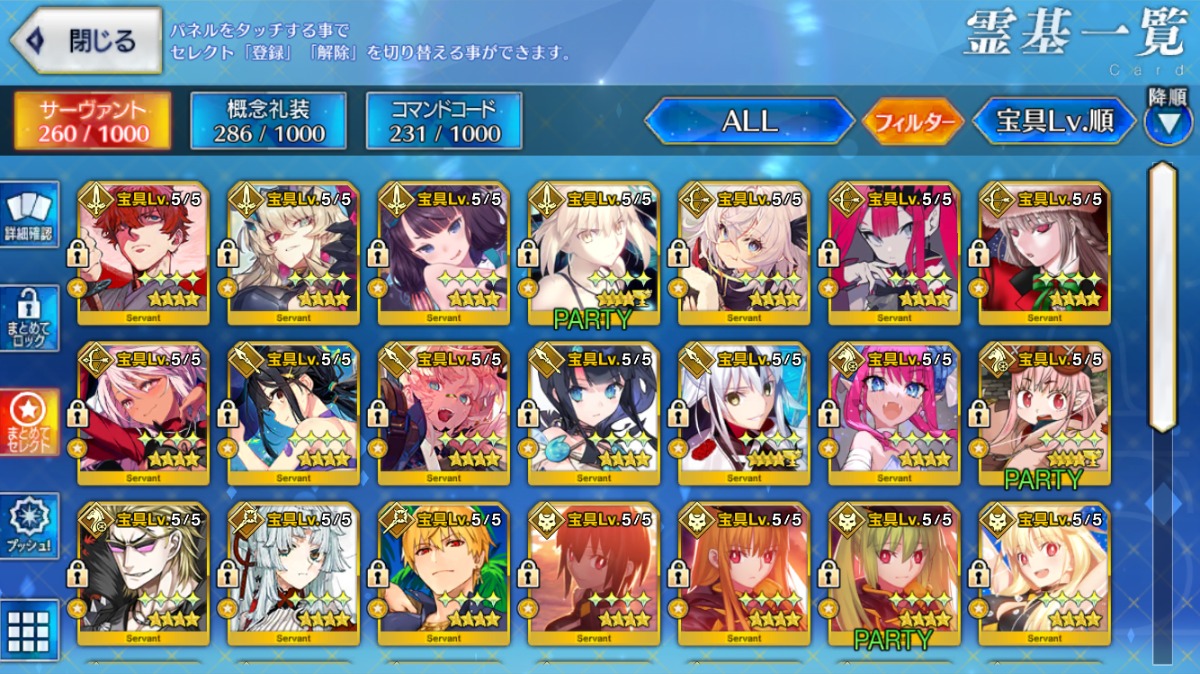This screenshot has height=674, width=1200.
Task: Open the 概念礼装 tab
Action: coord(268,121)
